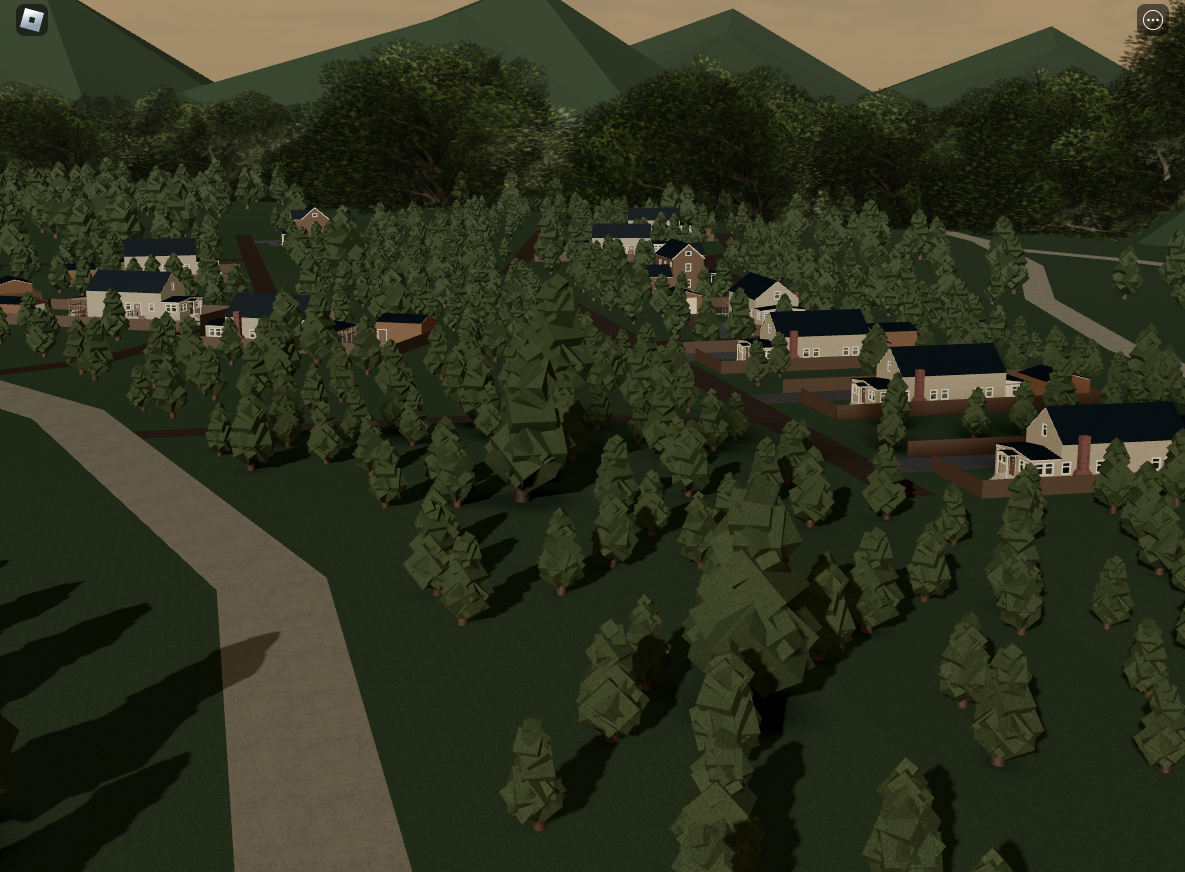Open the three-dots options menu
The height and width of the screenshot is (872, 1185).
(x=1153, y=20)
